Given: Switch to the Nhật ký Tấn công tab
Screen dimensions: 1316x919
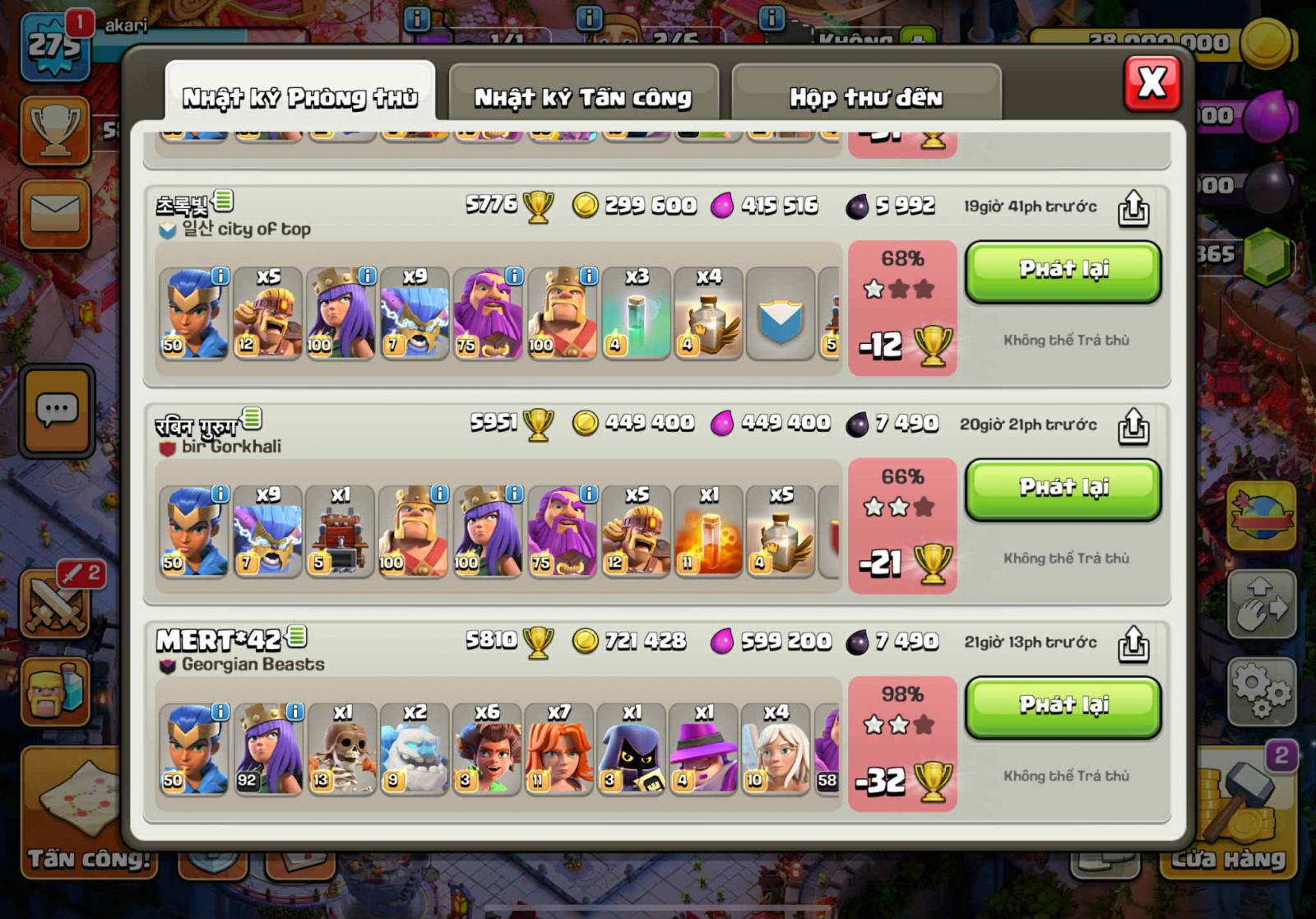Looking at the screenshot, I should [582, 96].
